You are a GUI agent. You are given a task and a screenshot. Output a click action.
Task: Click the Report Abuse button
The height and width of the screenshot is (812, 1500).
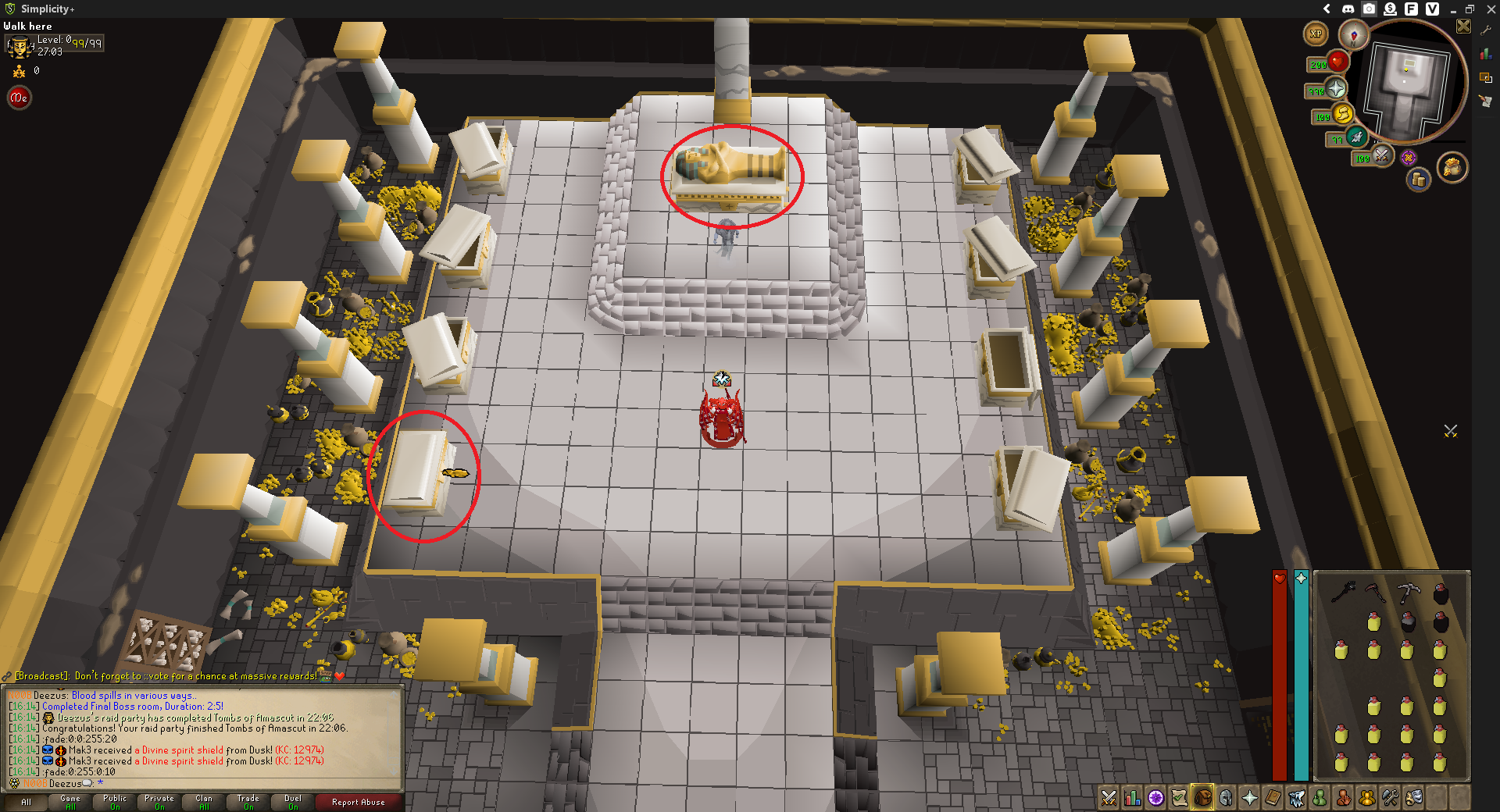click(359, 802)
